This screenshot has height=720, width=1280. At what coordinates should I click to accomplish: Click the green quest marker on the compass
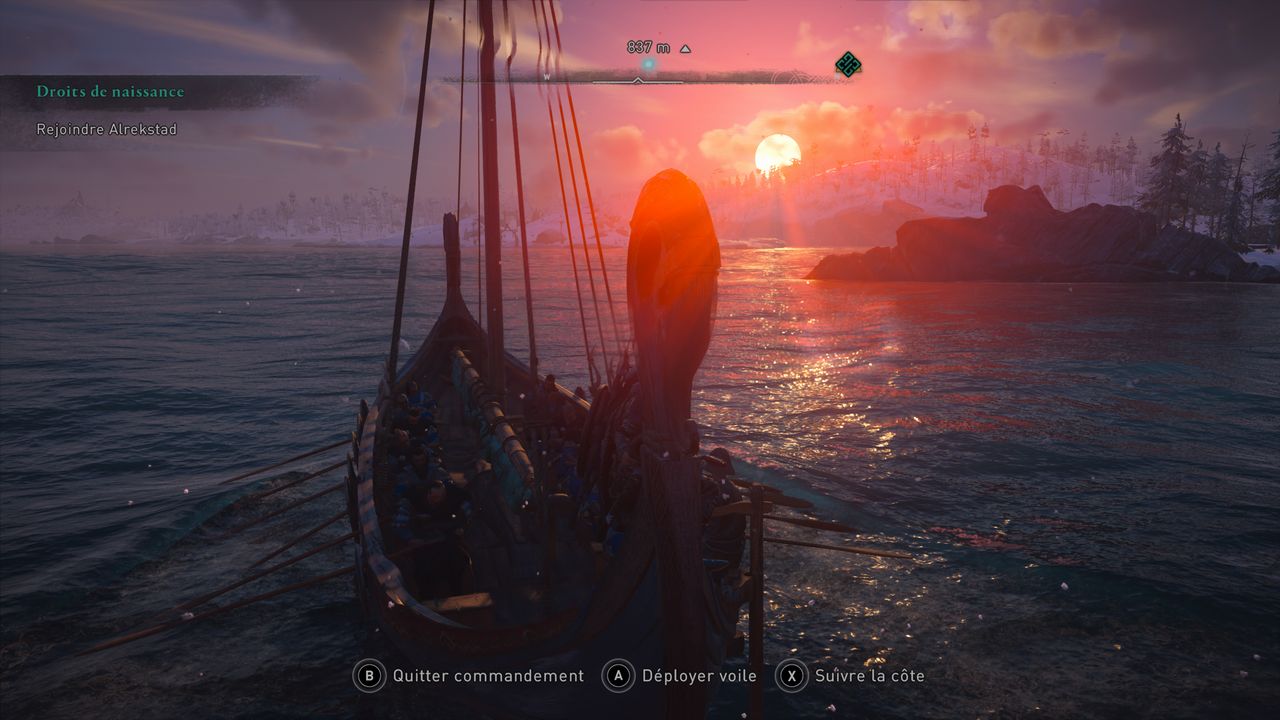[848, 65]
